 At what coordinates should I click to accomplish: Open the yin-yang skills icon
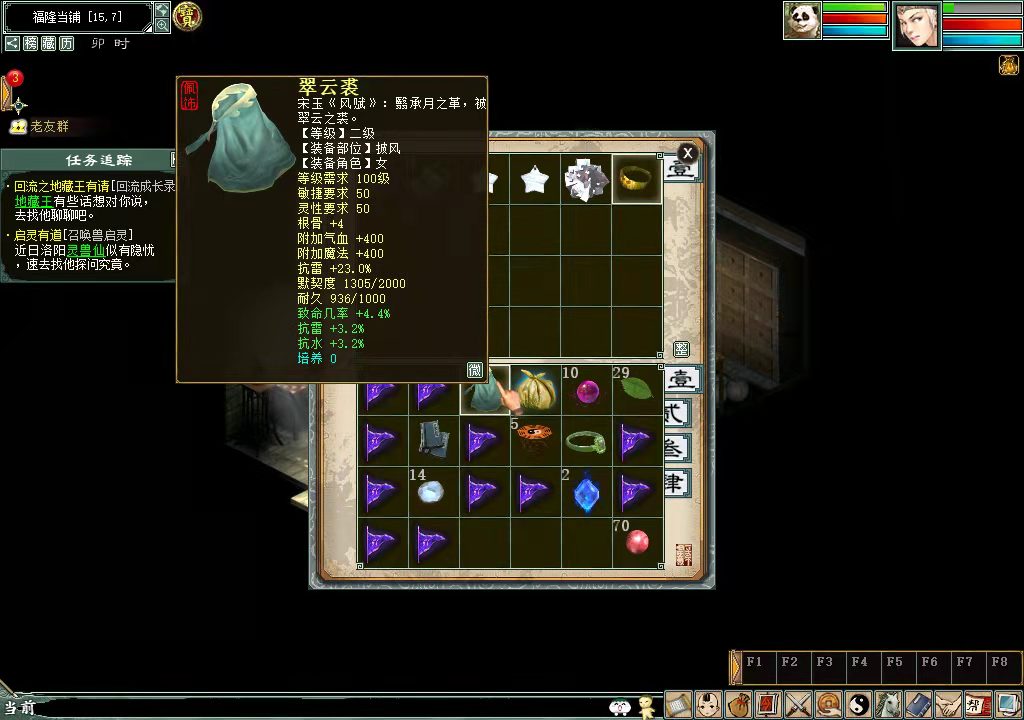point(859,704)
